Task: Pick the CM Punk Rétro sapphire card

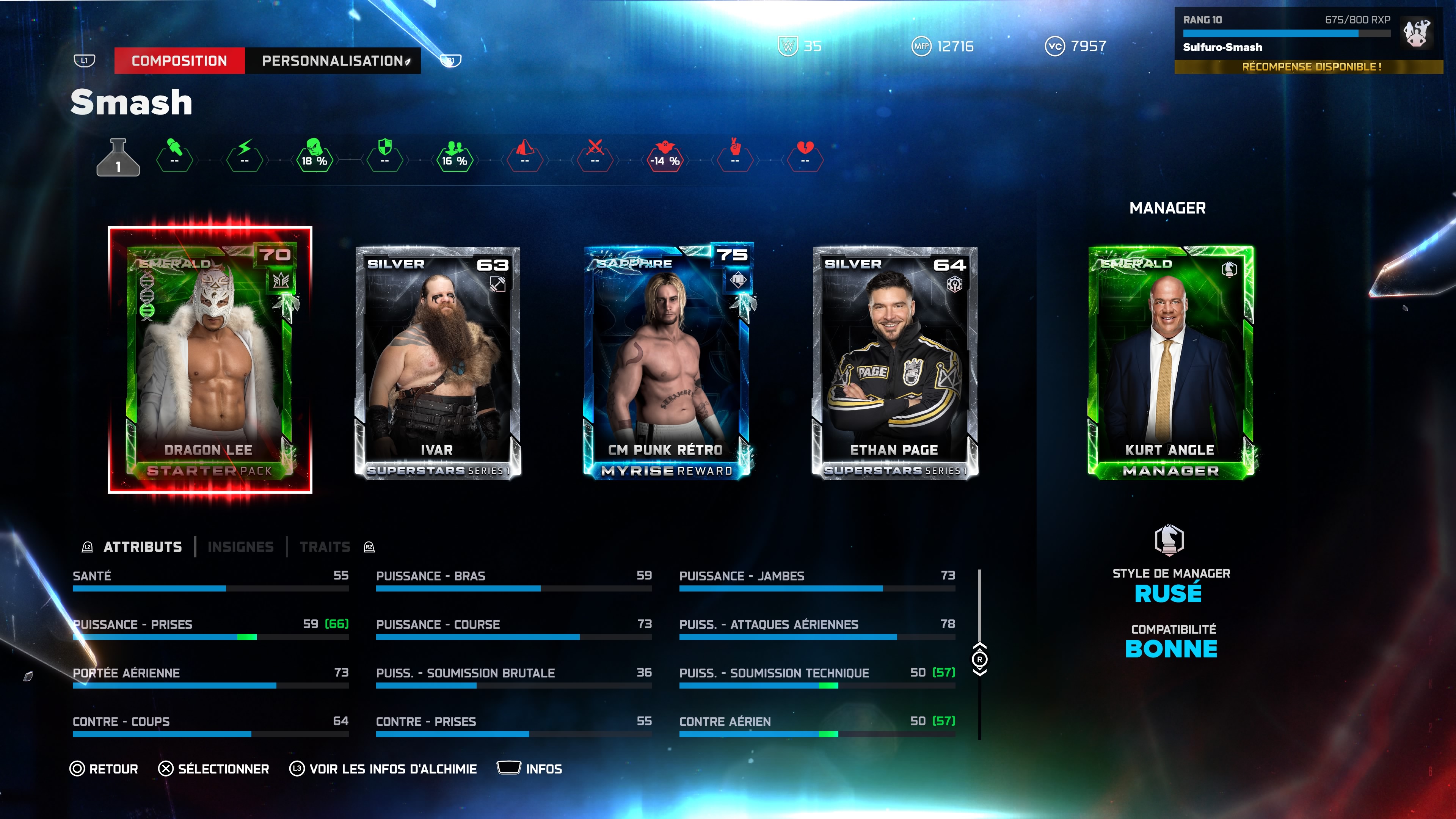Action: tap(667, 362)
